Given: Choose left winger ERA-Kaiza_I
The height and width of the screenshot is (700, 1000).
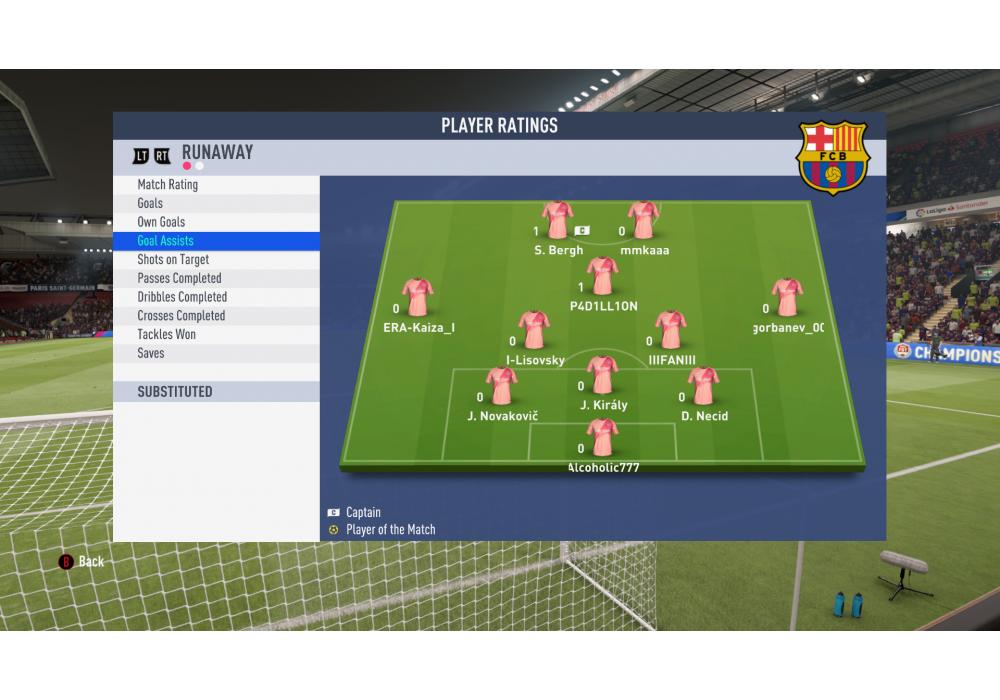Looking at the screenshot, I should click(x=417, y=298).
